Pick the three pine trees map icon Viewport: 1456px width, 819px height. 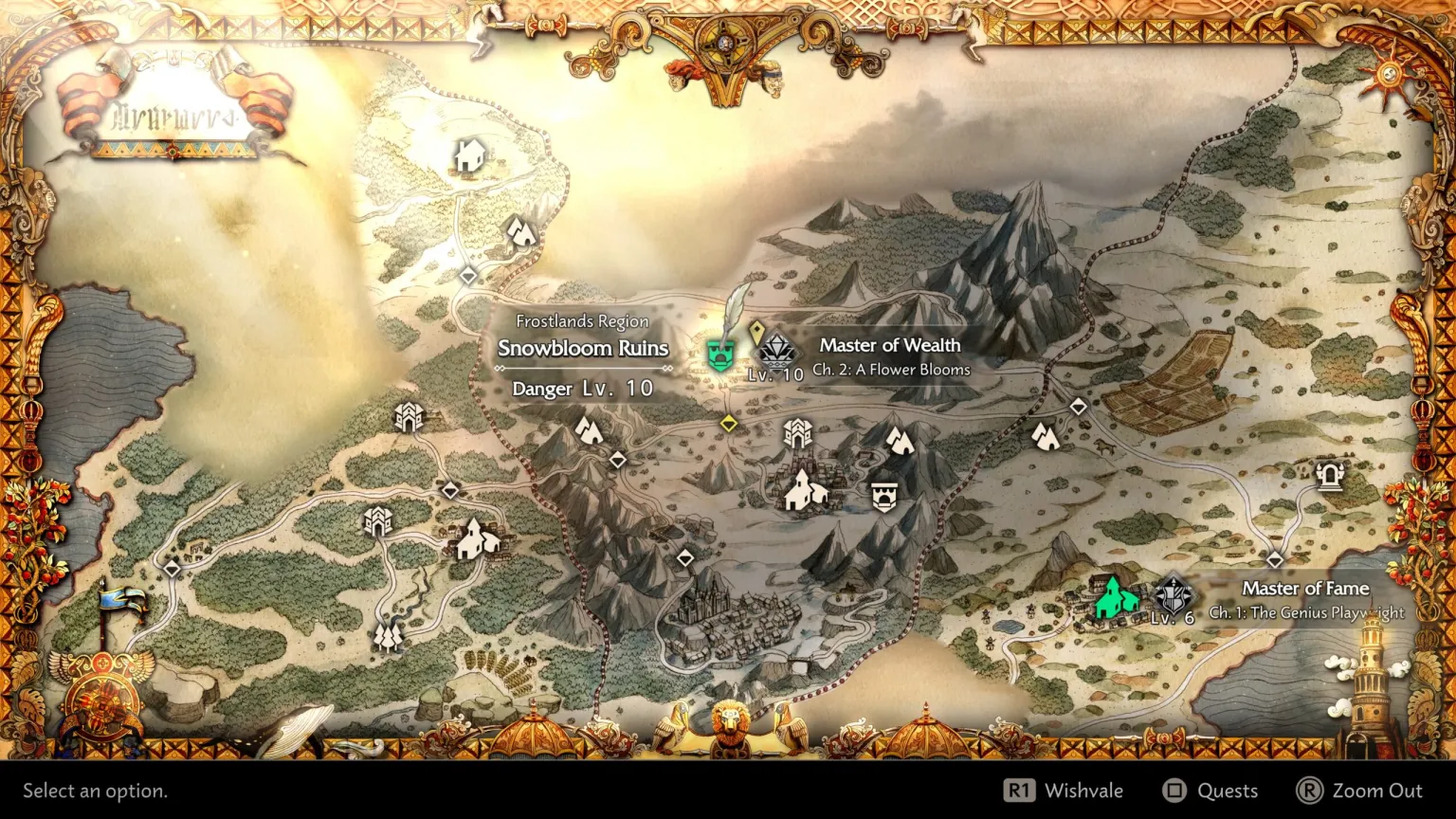388,634
